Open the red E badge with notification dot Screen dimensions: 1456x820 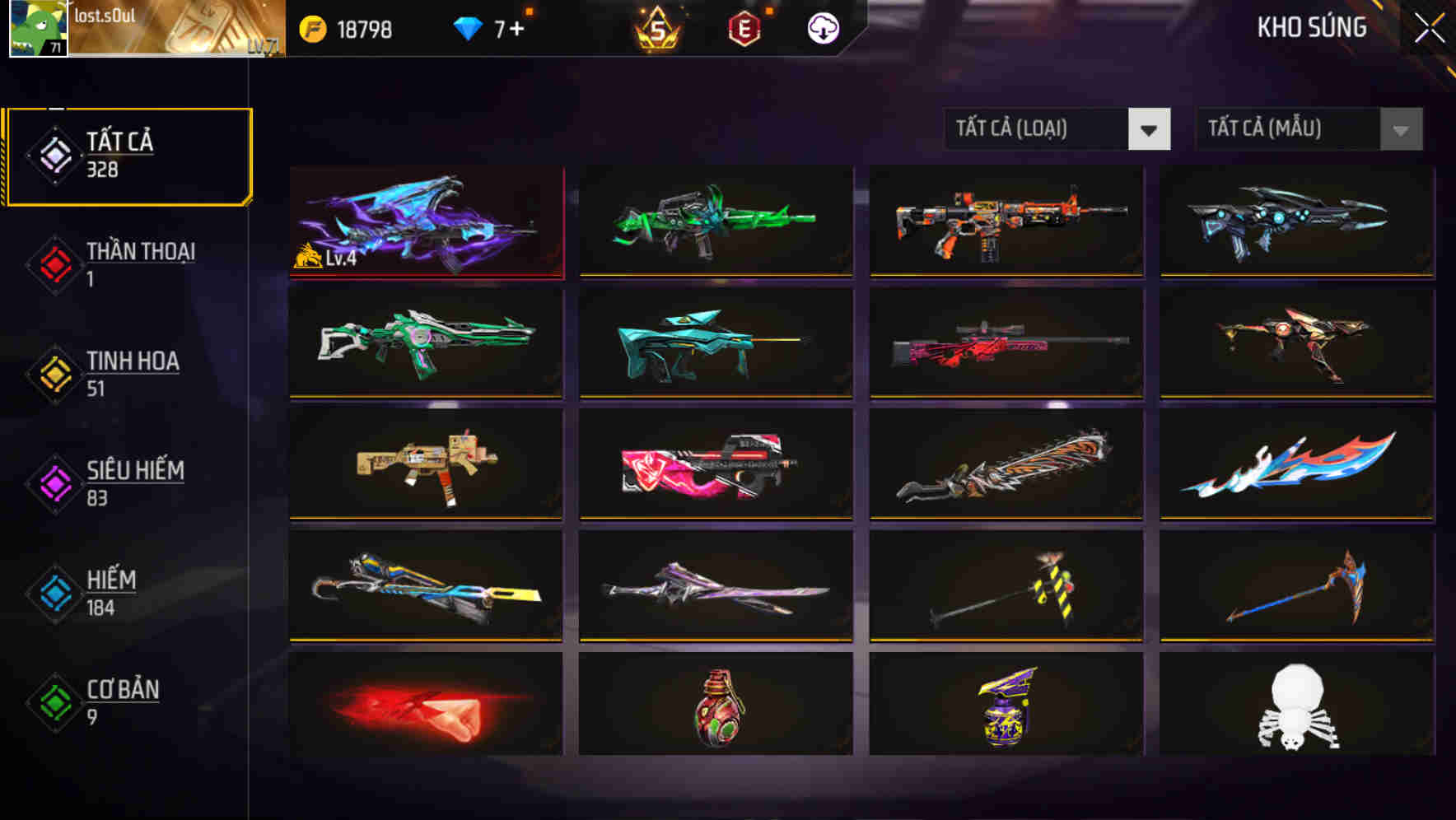tap(745, 26)
